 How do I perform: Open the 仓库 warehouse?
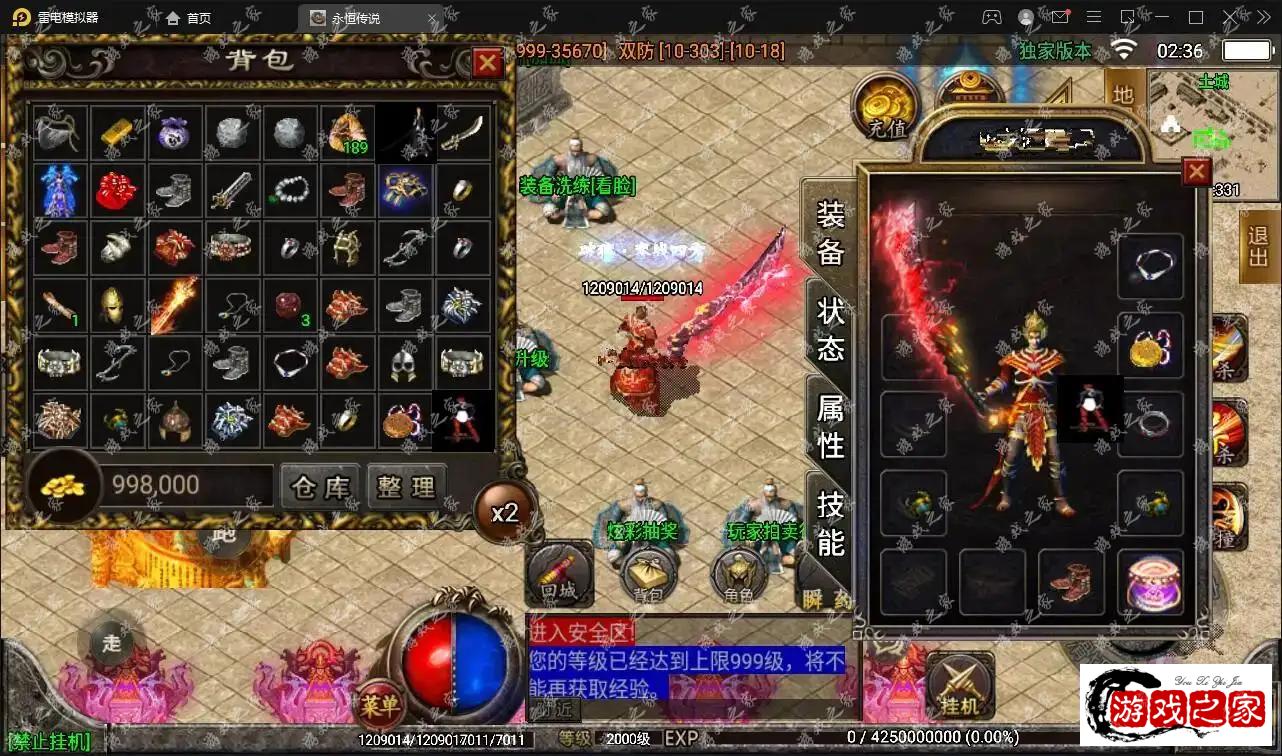click(320, 487)
